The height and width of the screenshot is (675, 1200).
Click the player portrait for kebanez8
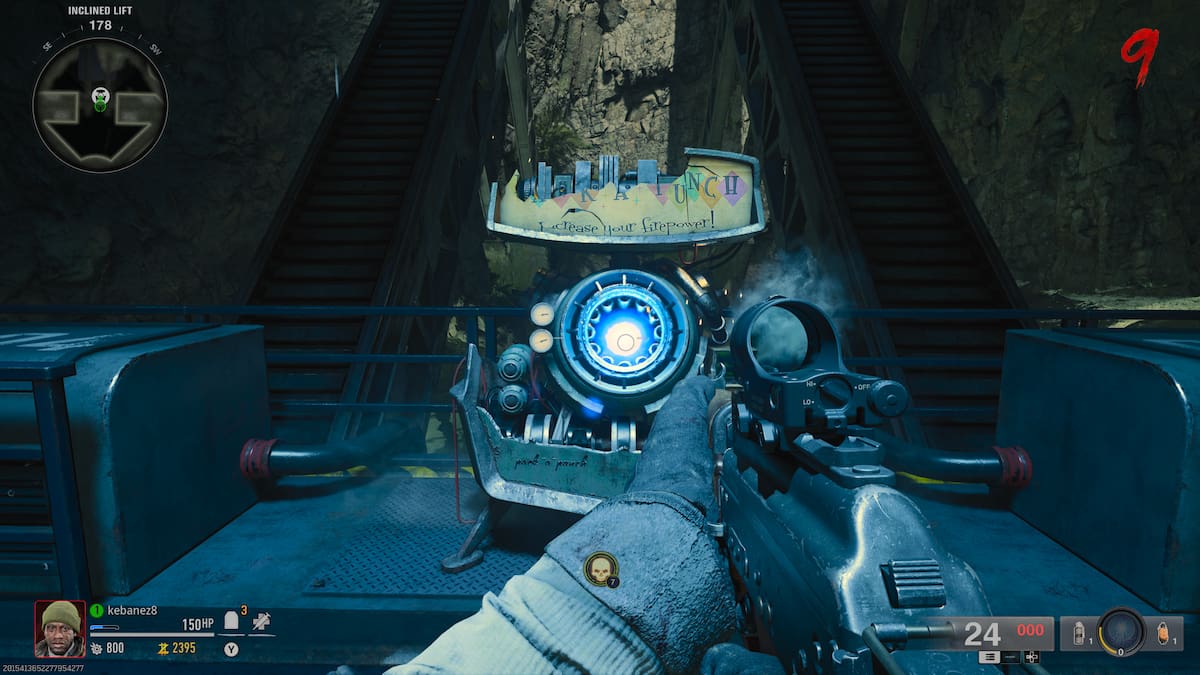tap(59, 628)
